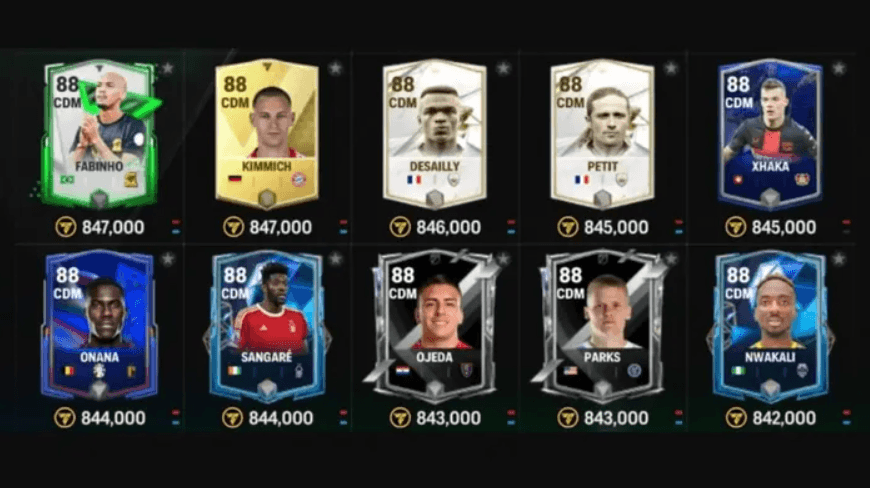Mark the Nwakali card with its star
Image resolution: width=870 pixels, height=488 pixels.
pyautogui.click(x=839, y=259)
